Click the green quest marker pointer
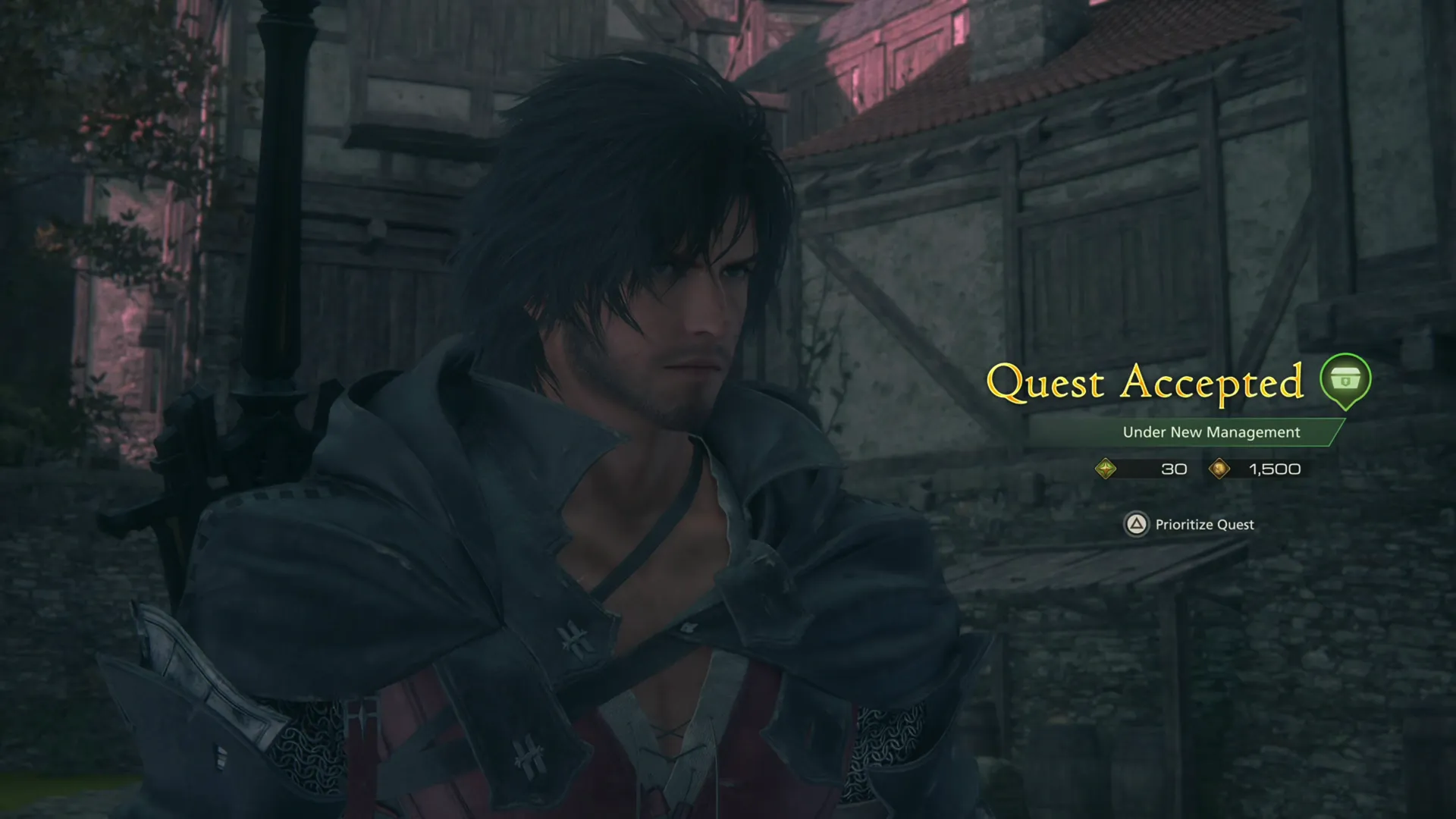The width and height of the screenshot is (1456, 819). [x=1346, y=400]
